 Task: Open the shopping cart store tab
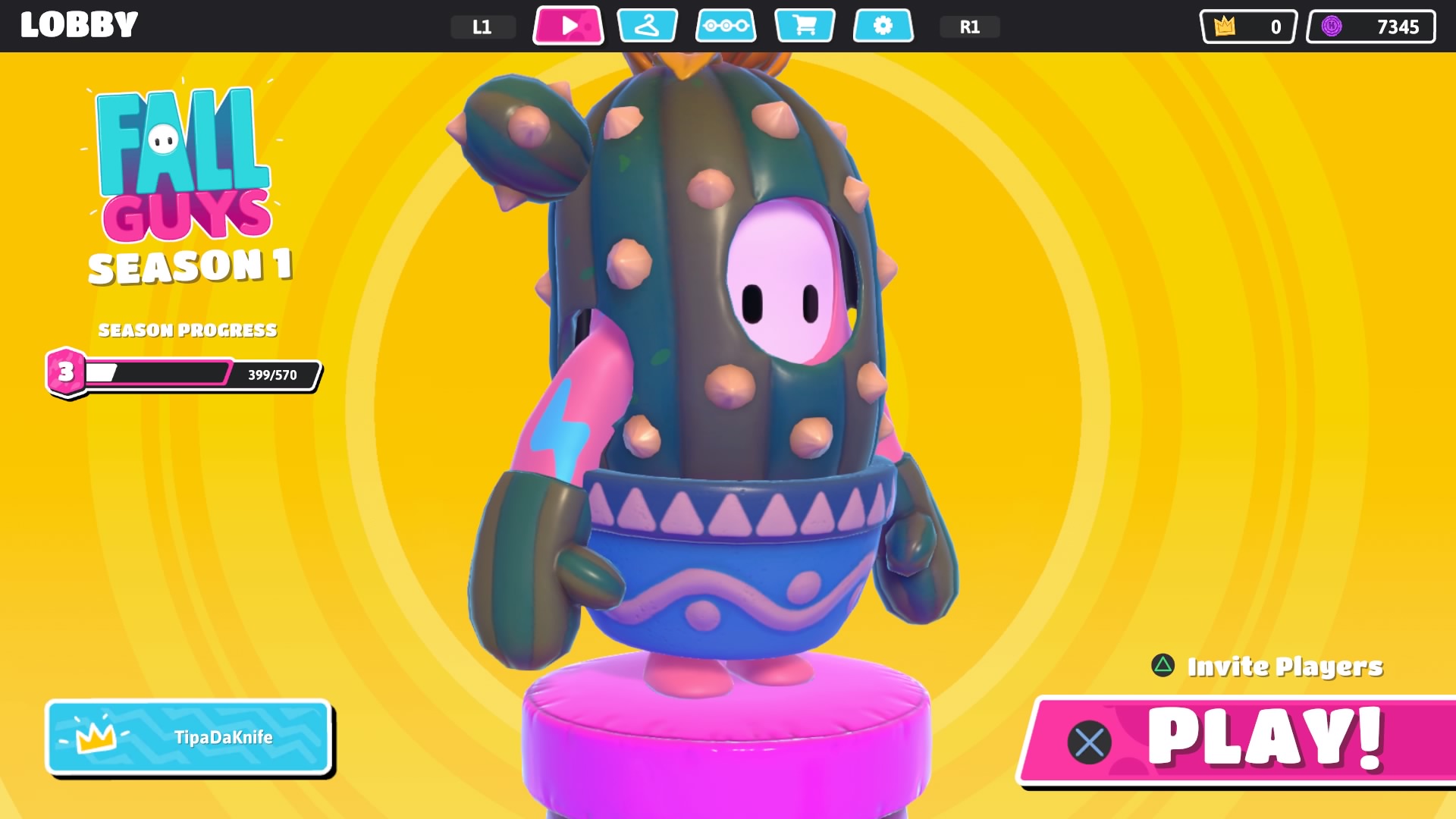point(805,26)
